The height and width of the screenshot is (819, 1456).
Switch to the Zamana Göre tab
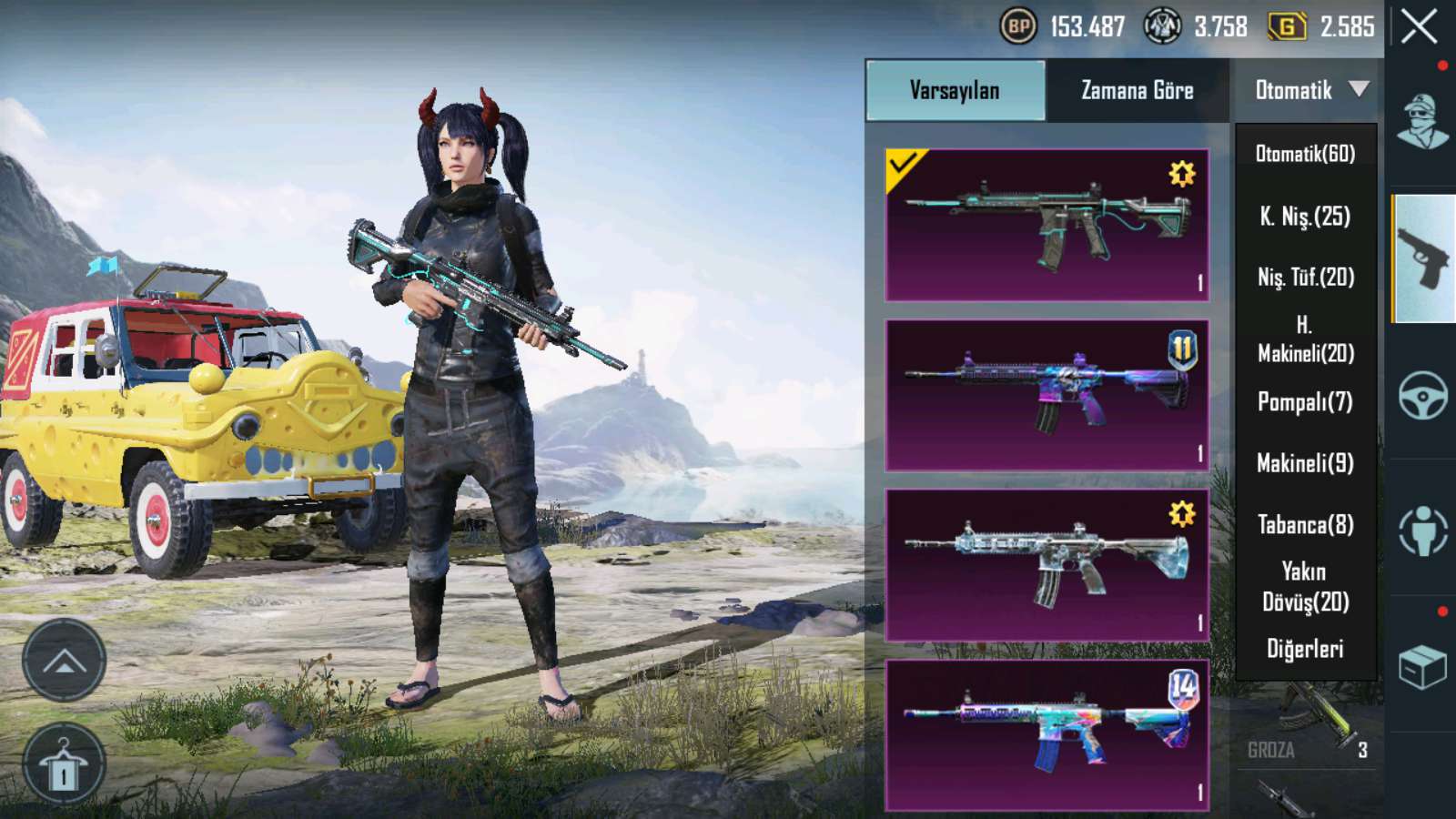click(1137, 90)
